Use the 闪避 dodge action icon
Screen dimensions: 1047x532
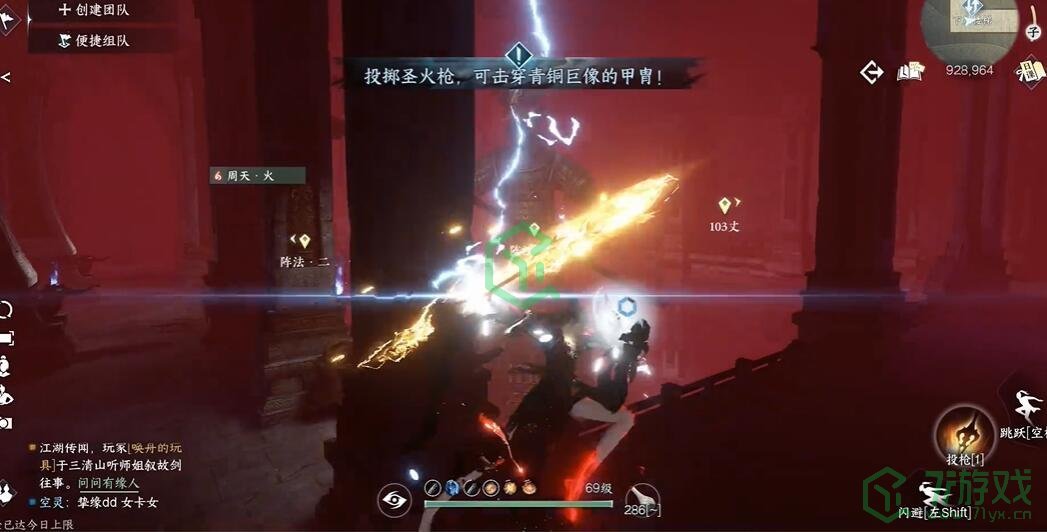(934, 495)
